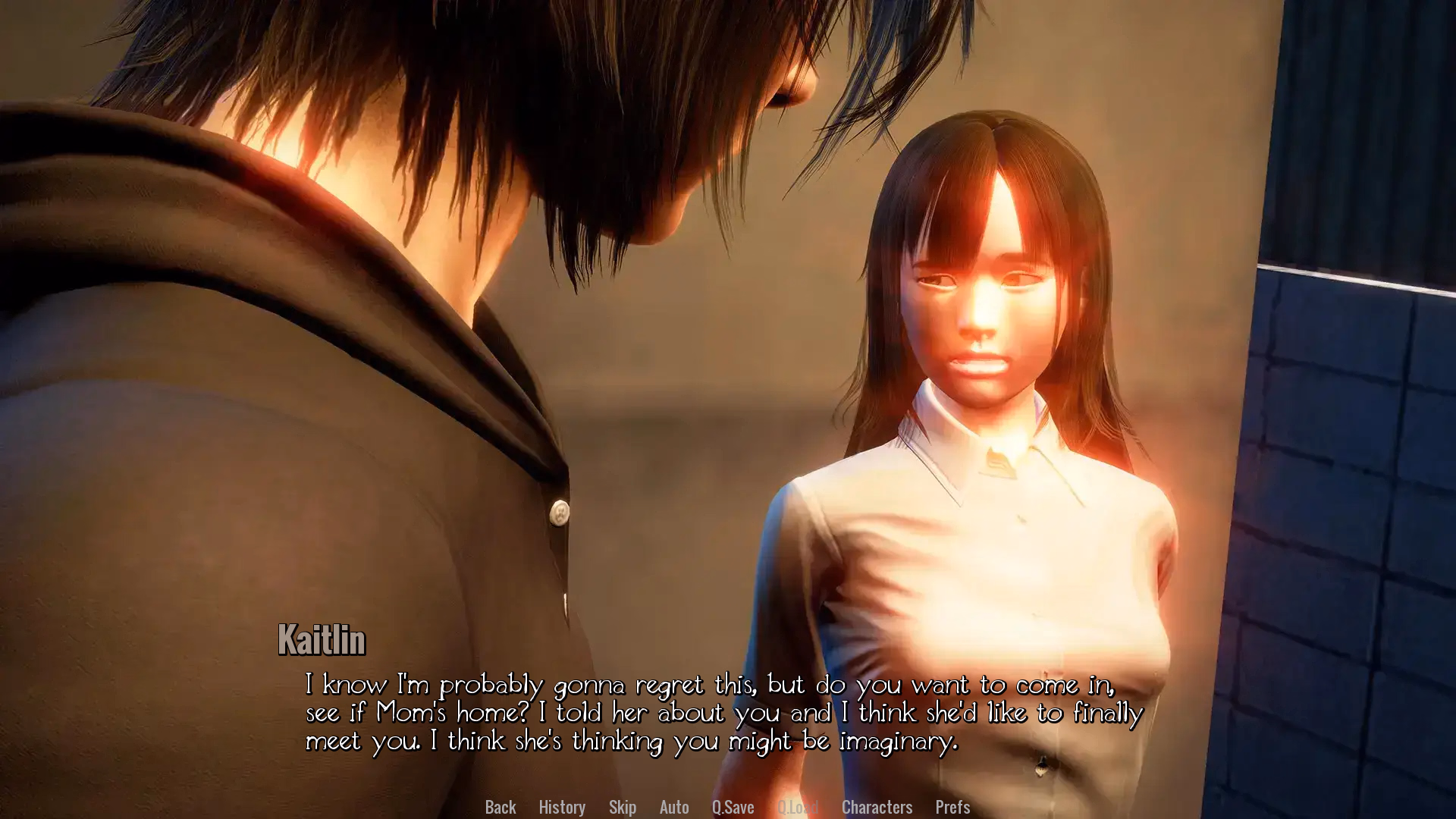Quick save with Q.Save
The image size is (1456, 819).
click(x=733, y=807)
